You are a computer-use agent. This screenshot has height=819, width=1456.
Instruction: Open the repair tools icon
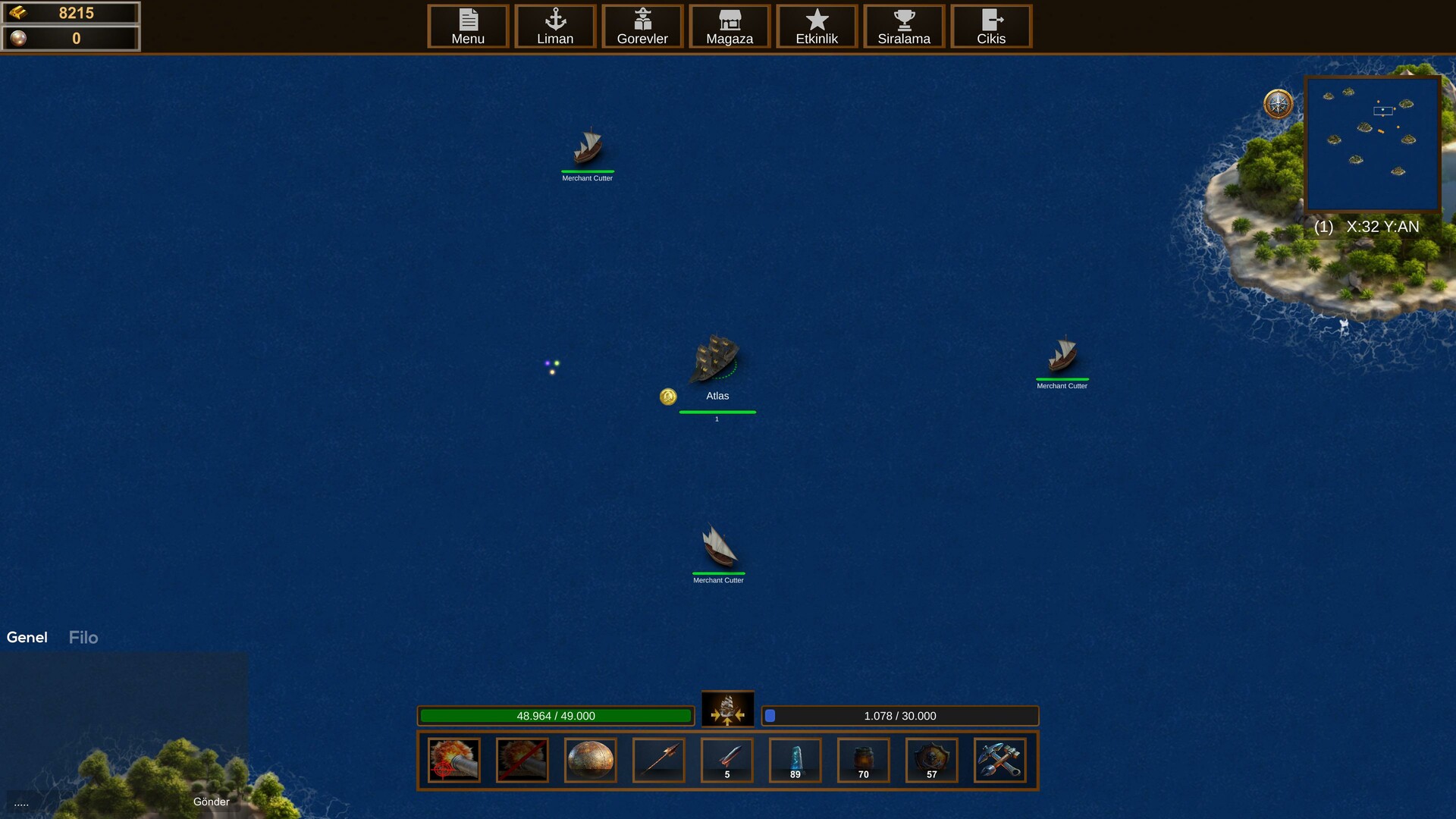[x=999, y=760]
